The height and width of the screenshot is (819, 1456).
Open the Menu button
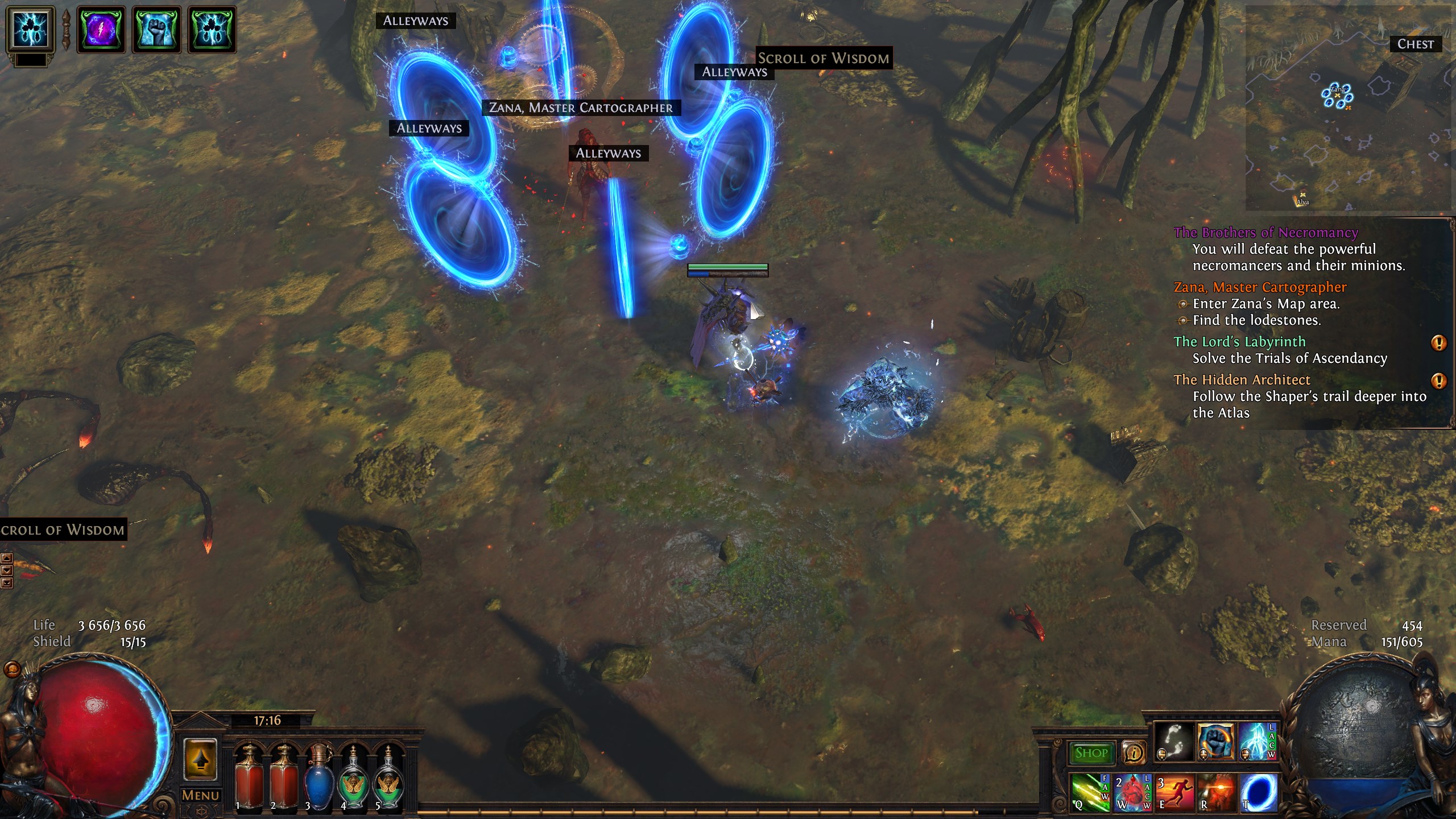click(200, 795)
